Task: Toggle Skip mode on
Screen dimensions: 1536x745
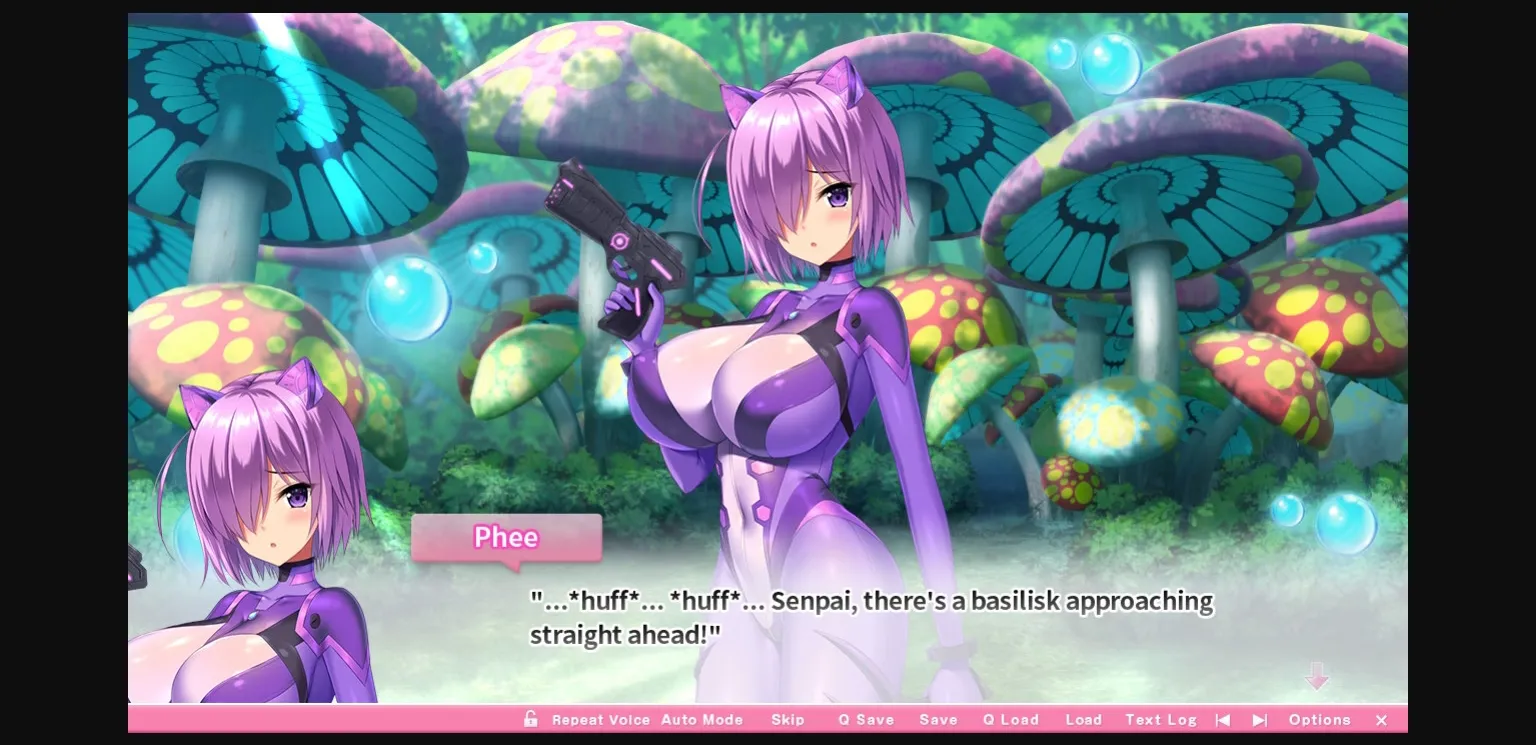Action: (789, 719)
